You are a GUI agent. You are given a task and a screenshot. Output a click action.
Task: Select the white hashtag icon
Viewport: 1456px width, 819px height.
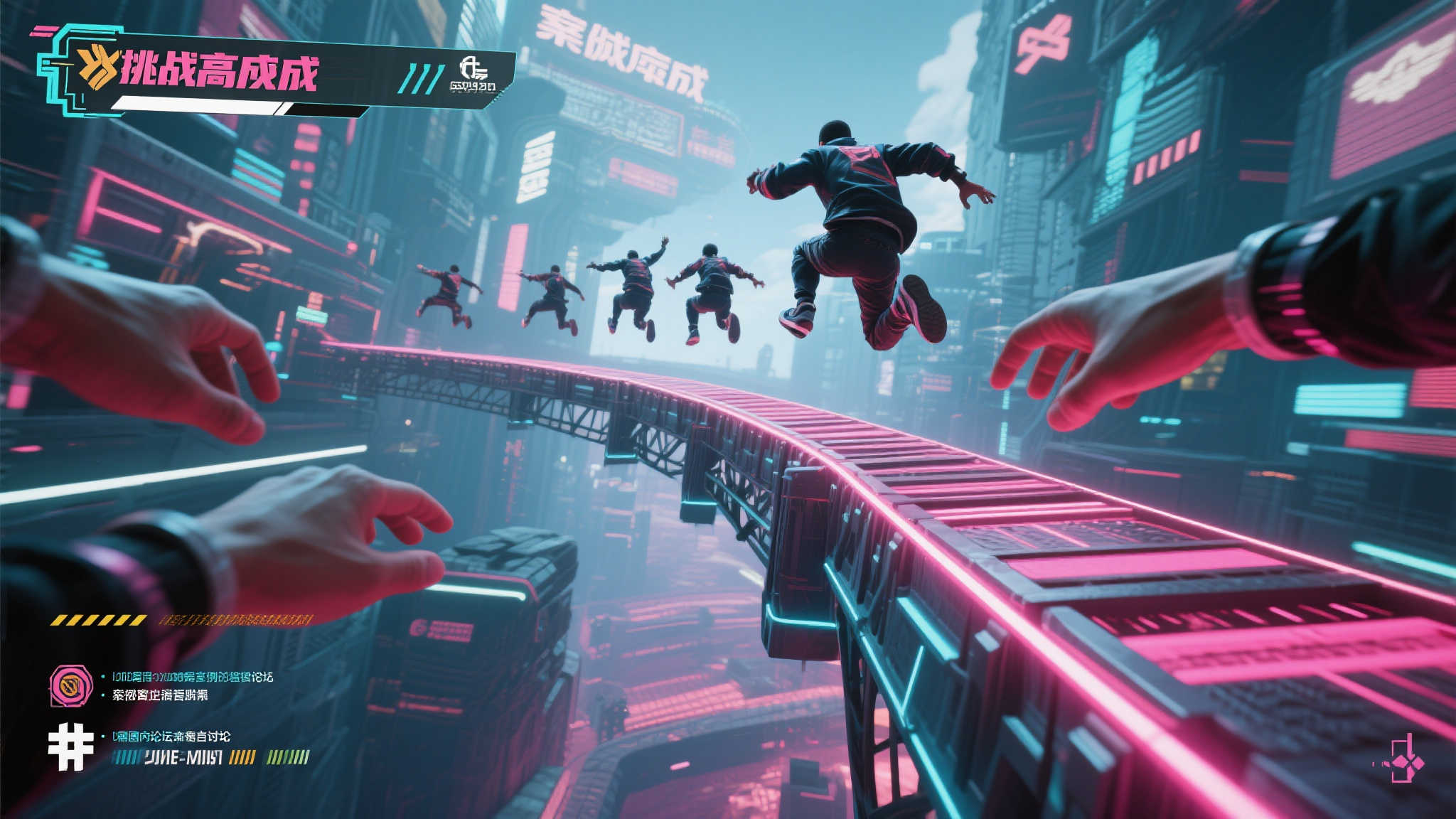point(71,743)
